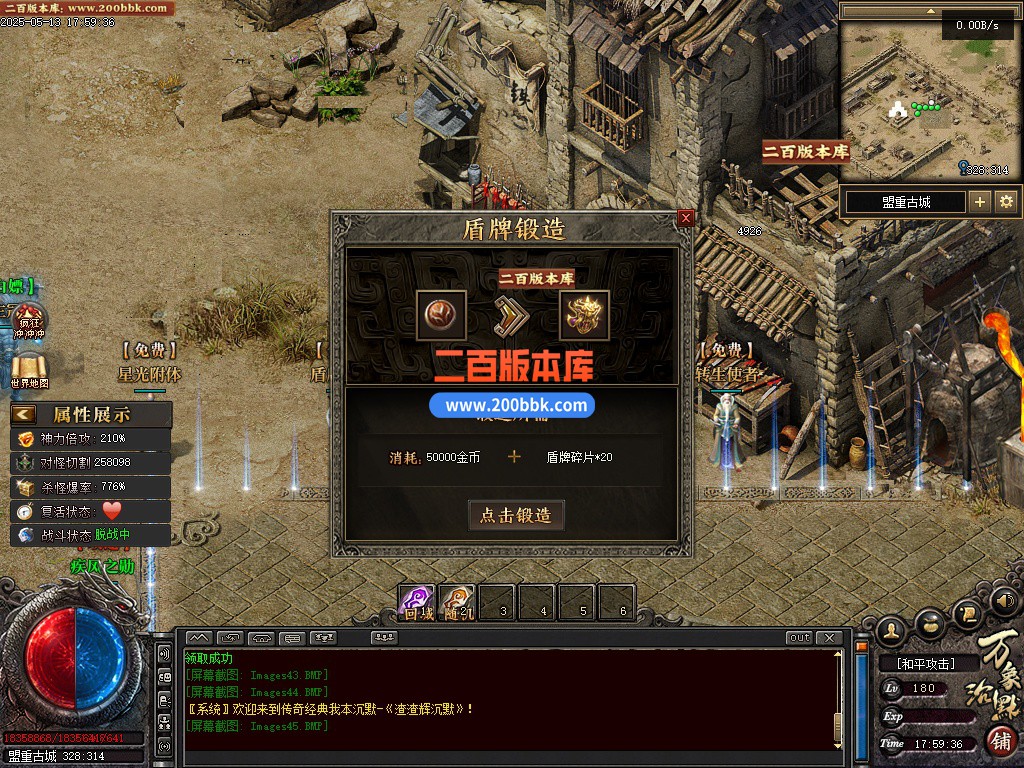Select the source shield material slot

click(x=441, y=315)
